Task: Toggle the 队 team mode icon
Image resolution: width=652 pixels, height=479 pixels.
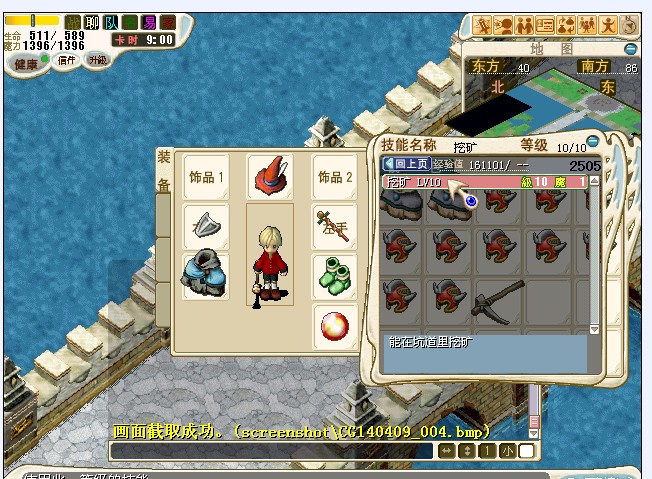Action: 113,21
